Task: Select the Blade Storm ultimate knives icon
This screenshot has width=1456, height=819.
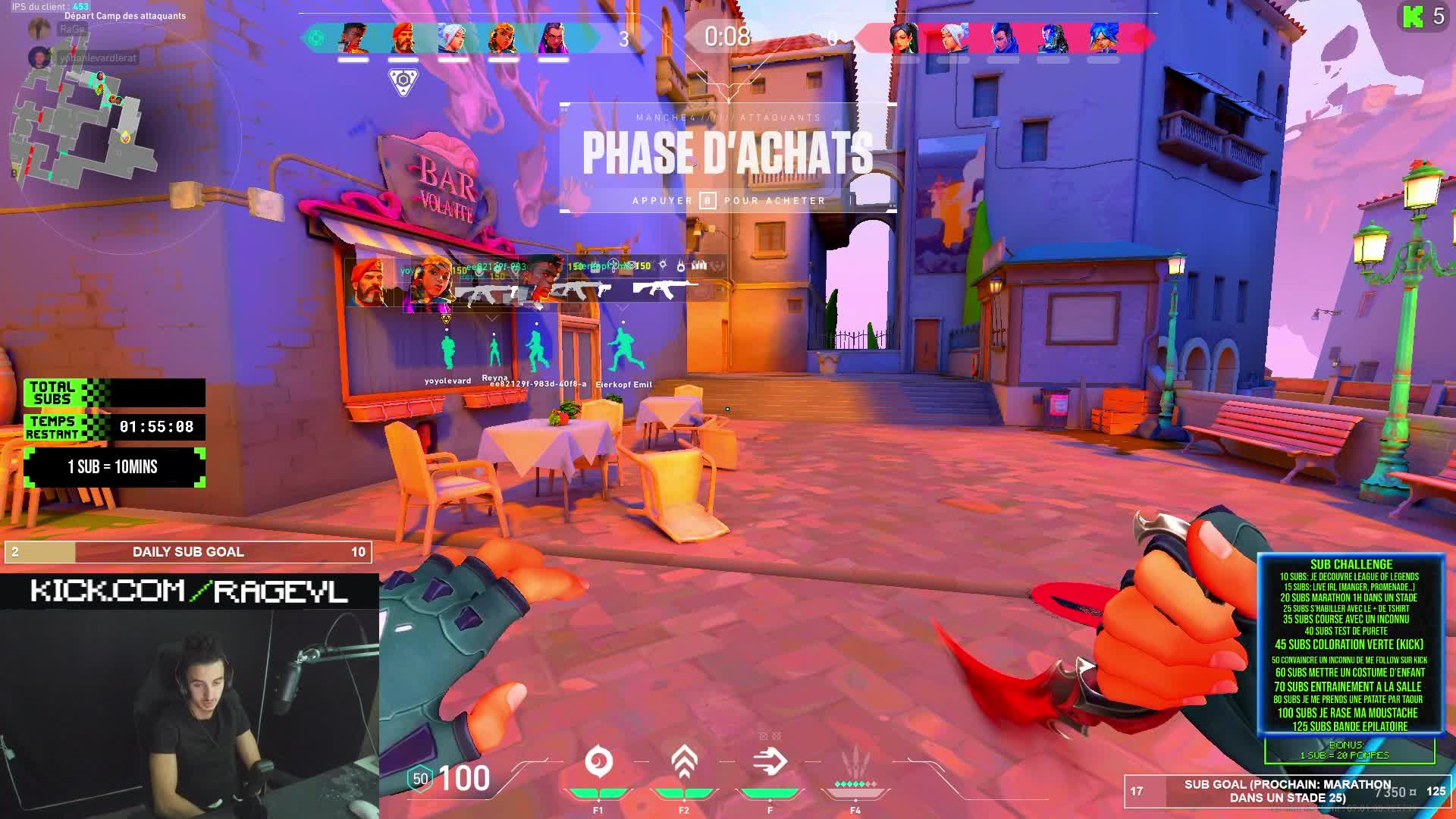Action: click(855, 762)
